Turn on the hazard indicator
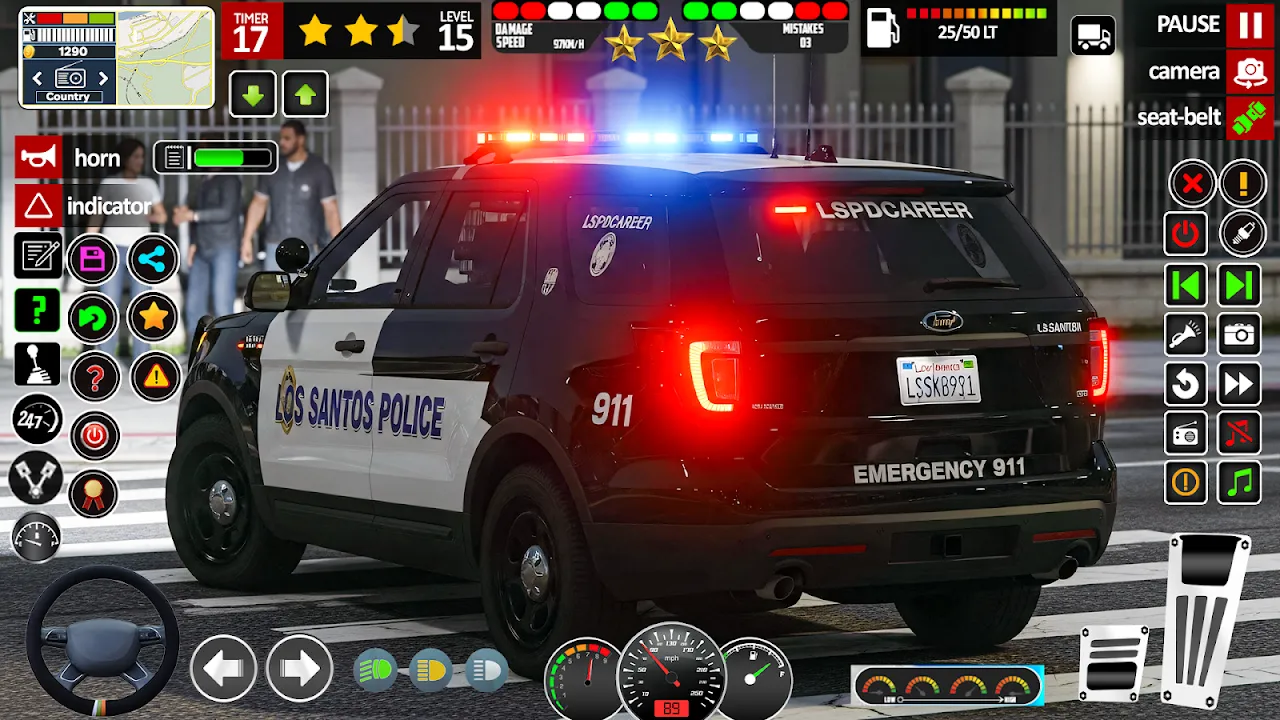 (x=39, y=206)
